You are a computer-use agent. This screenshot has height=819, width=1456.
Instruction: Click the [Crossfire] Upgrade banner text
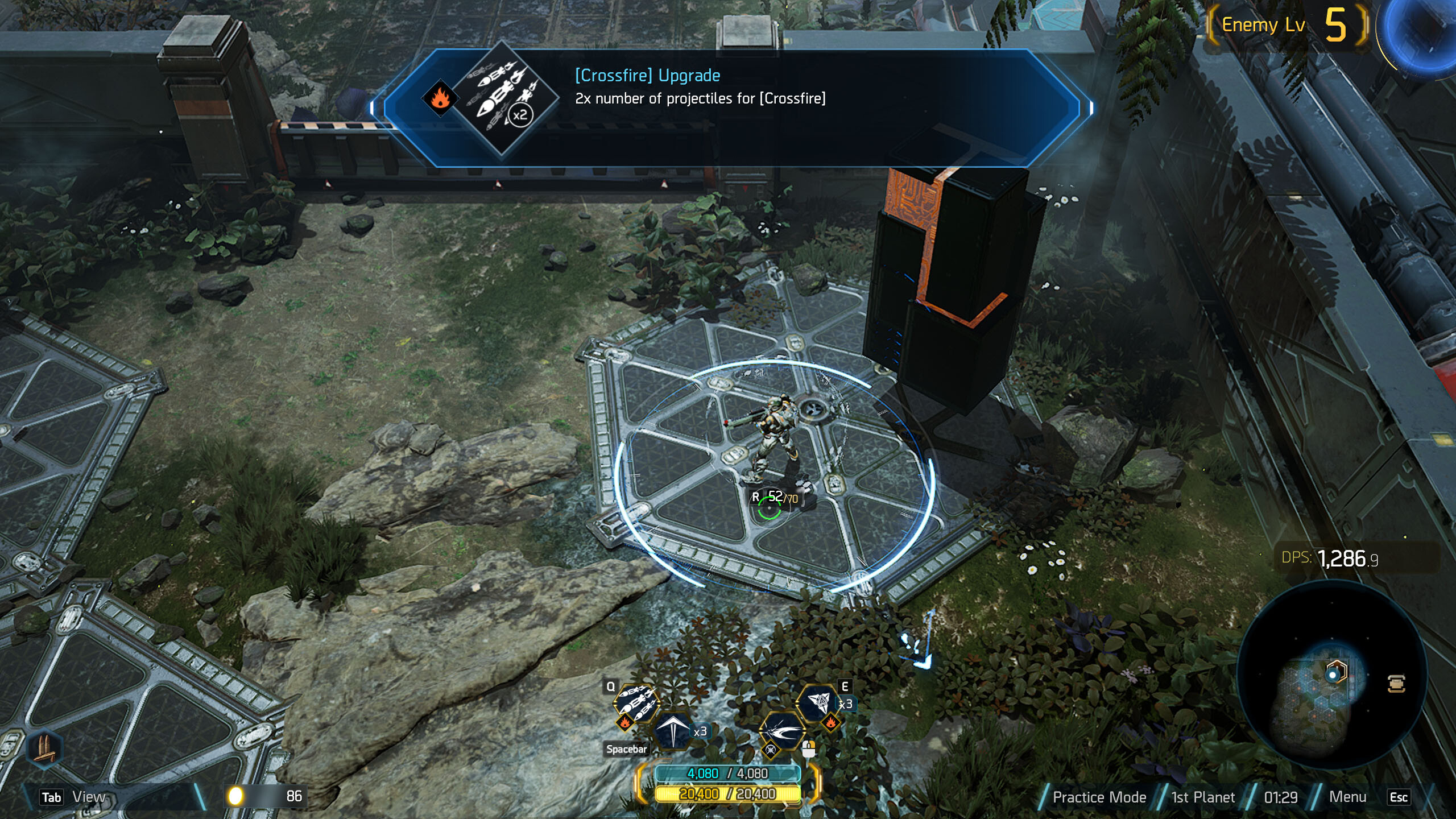tap(646, 75)
